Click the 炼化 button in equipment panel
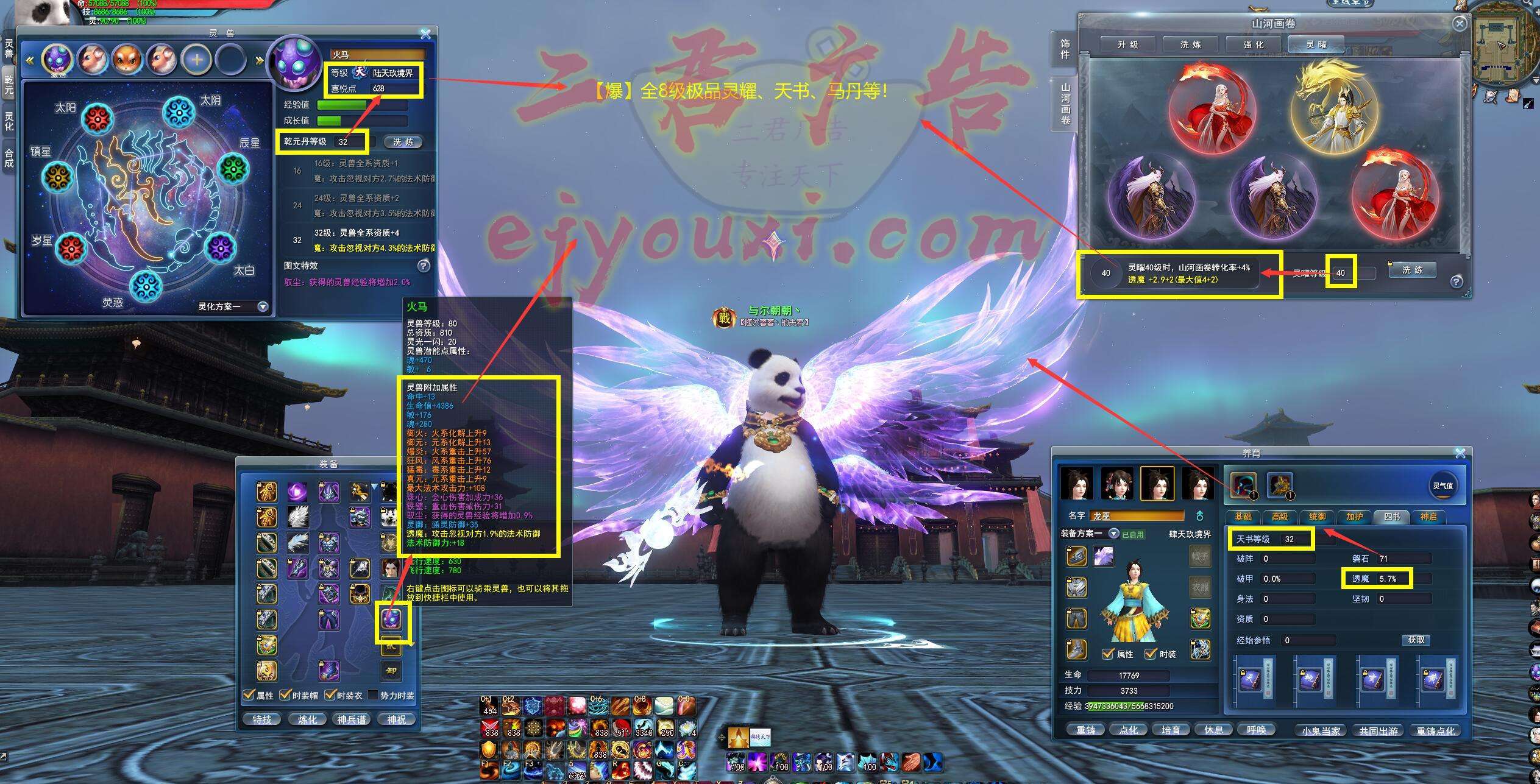 pyautogui.click(x=307, y=719)
